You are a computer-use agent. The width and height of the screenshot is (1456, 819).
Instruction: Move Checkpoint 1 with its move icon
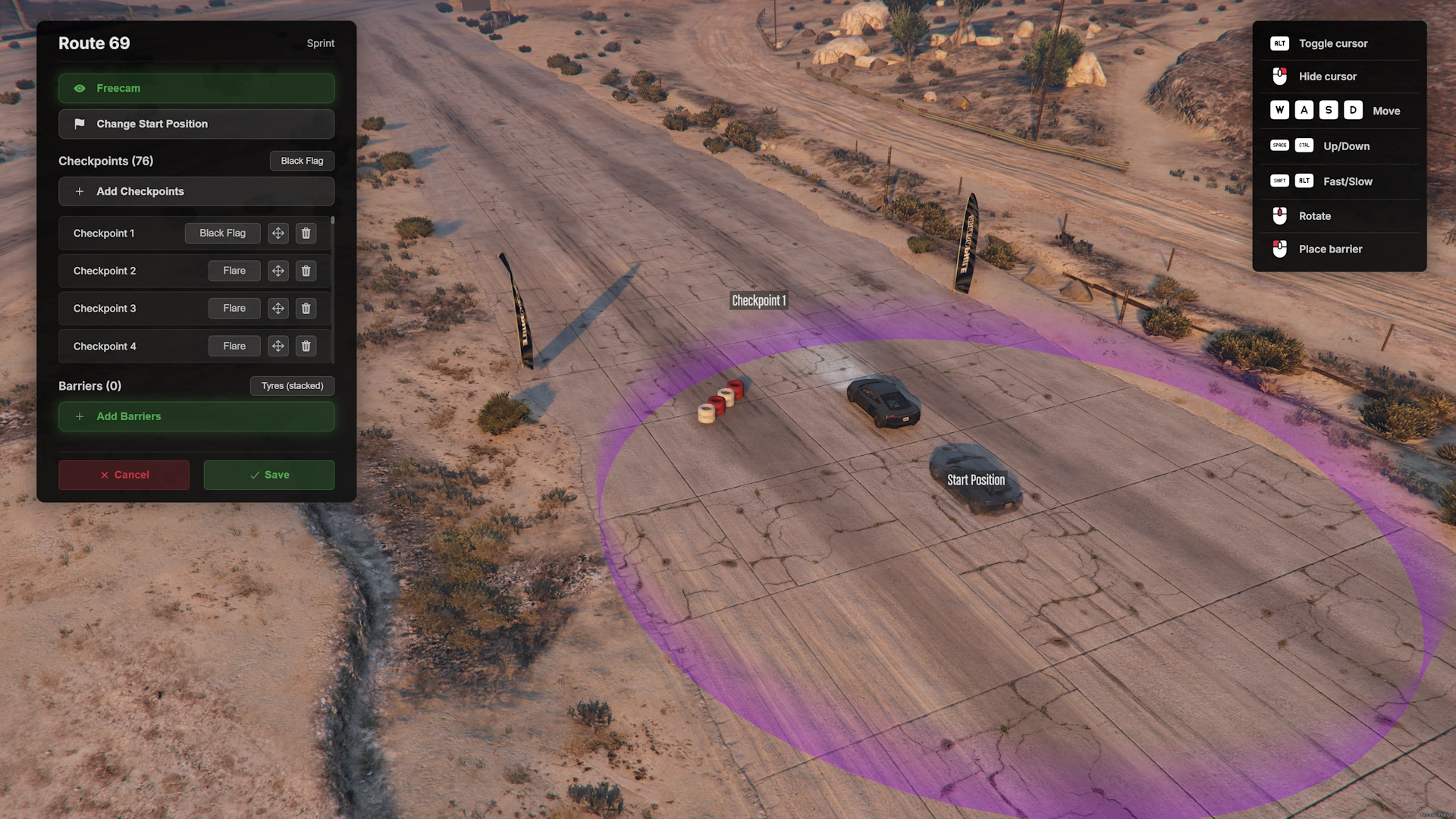pyautogui.click(x=278, y=234)
